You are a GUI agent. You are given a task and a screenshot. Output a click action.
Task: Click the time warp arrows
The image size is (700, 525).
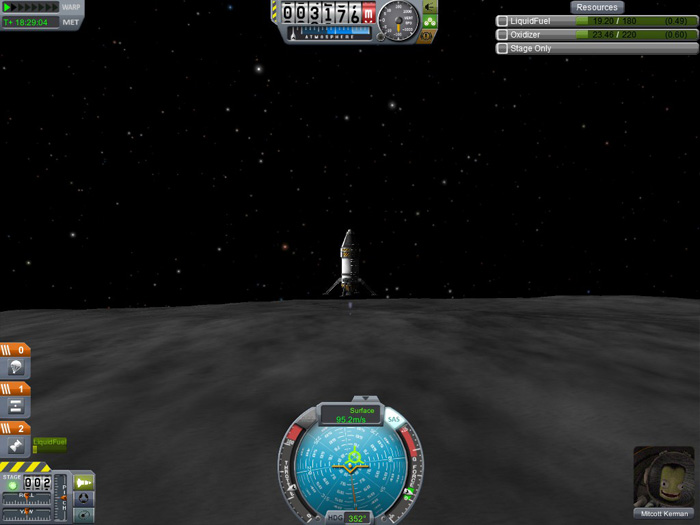click(x=30, y=7)
